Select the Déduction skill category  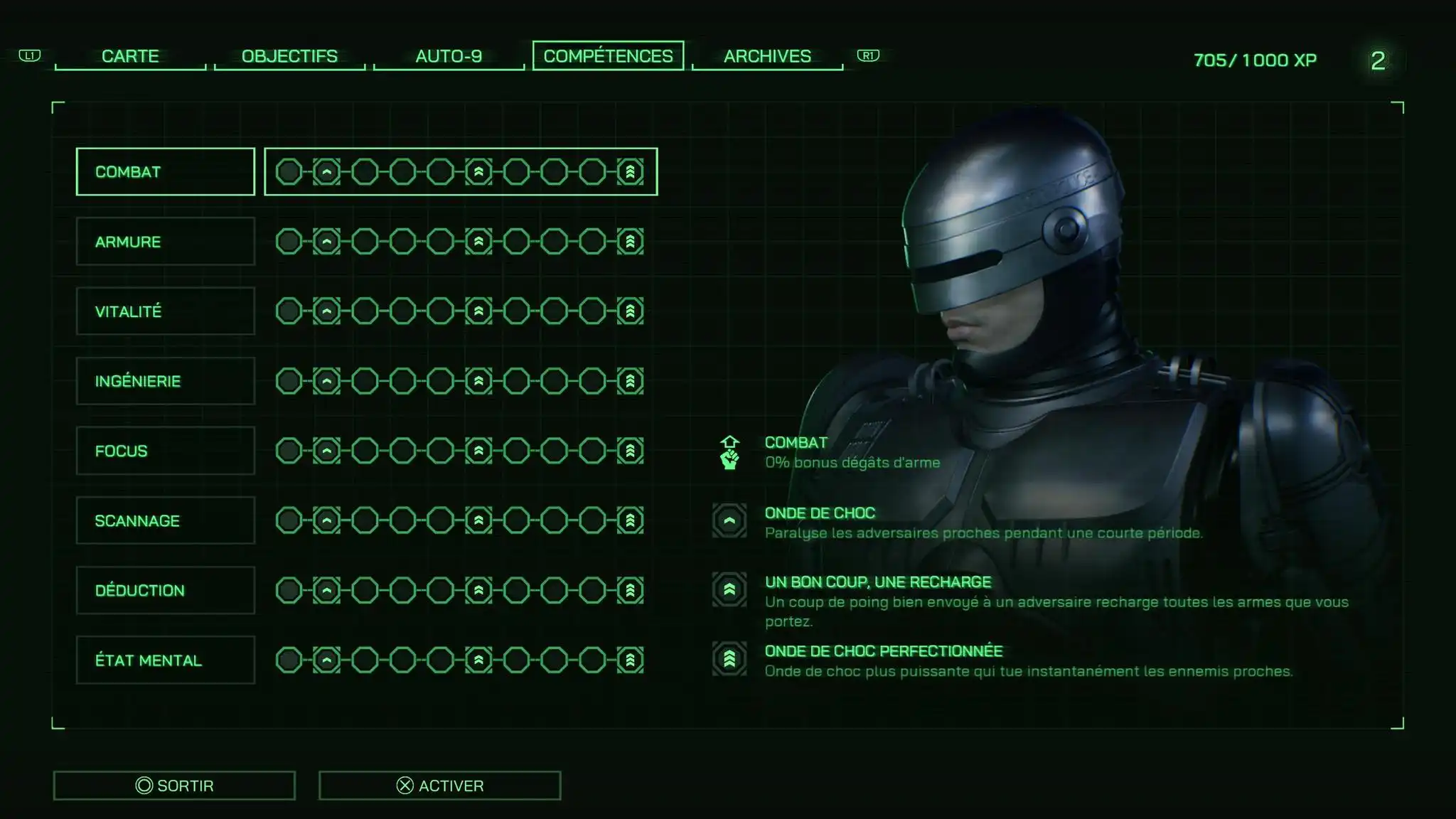pos(165,590)
